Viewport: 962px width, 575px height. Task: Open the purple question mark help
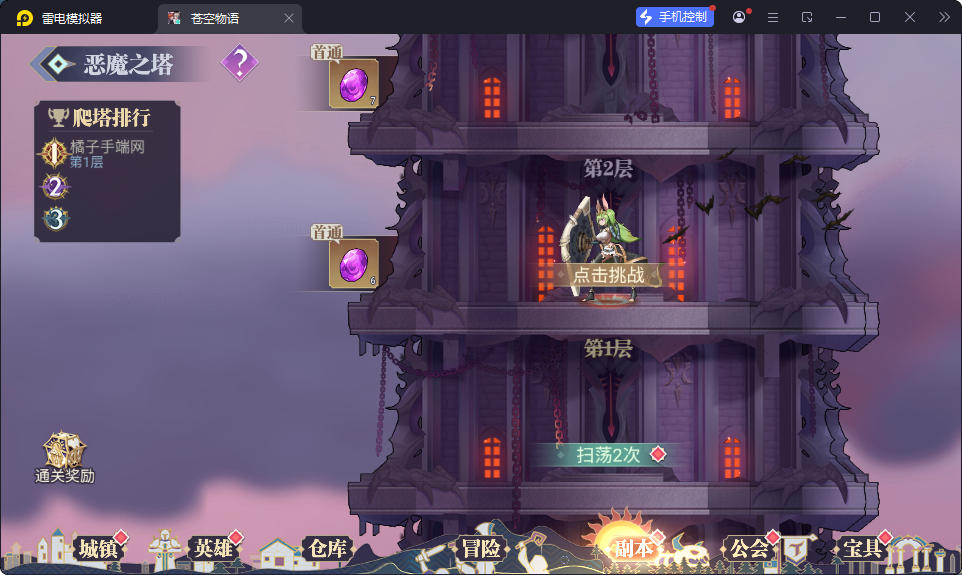pyautogui.click(x=239, y=64)
